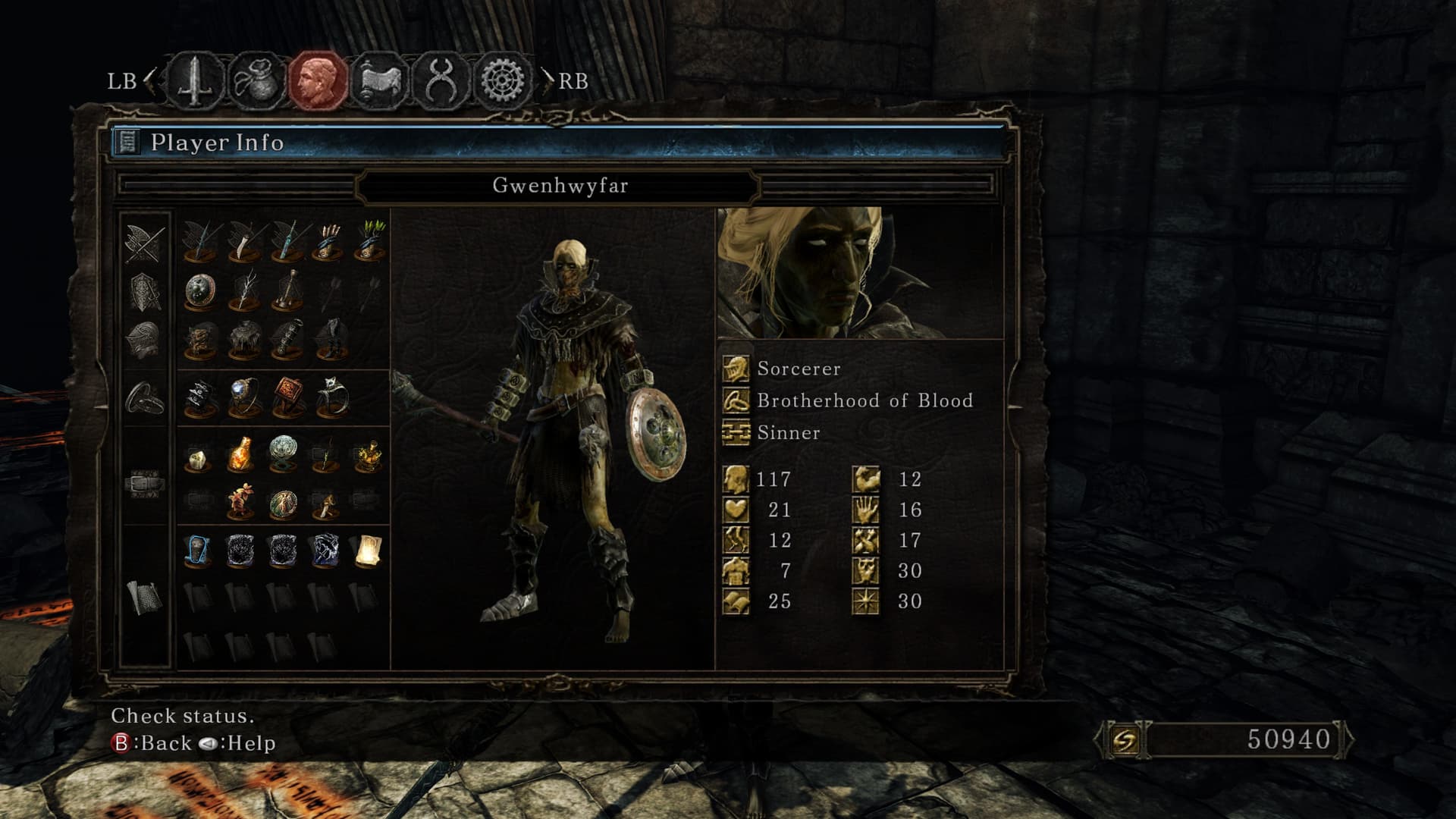1456x819 pixels.
Task: Open the Equipment tab with sword icon
Action: tap(195, 80)
